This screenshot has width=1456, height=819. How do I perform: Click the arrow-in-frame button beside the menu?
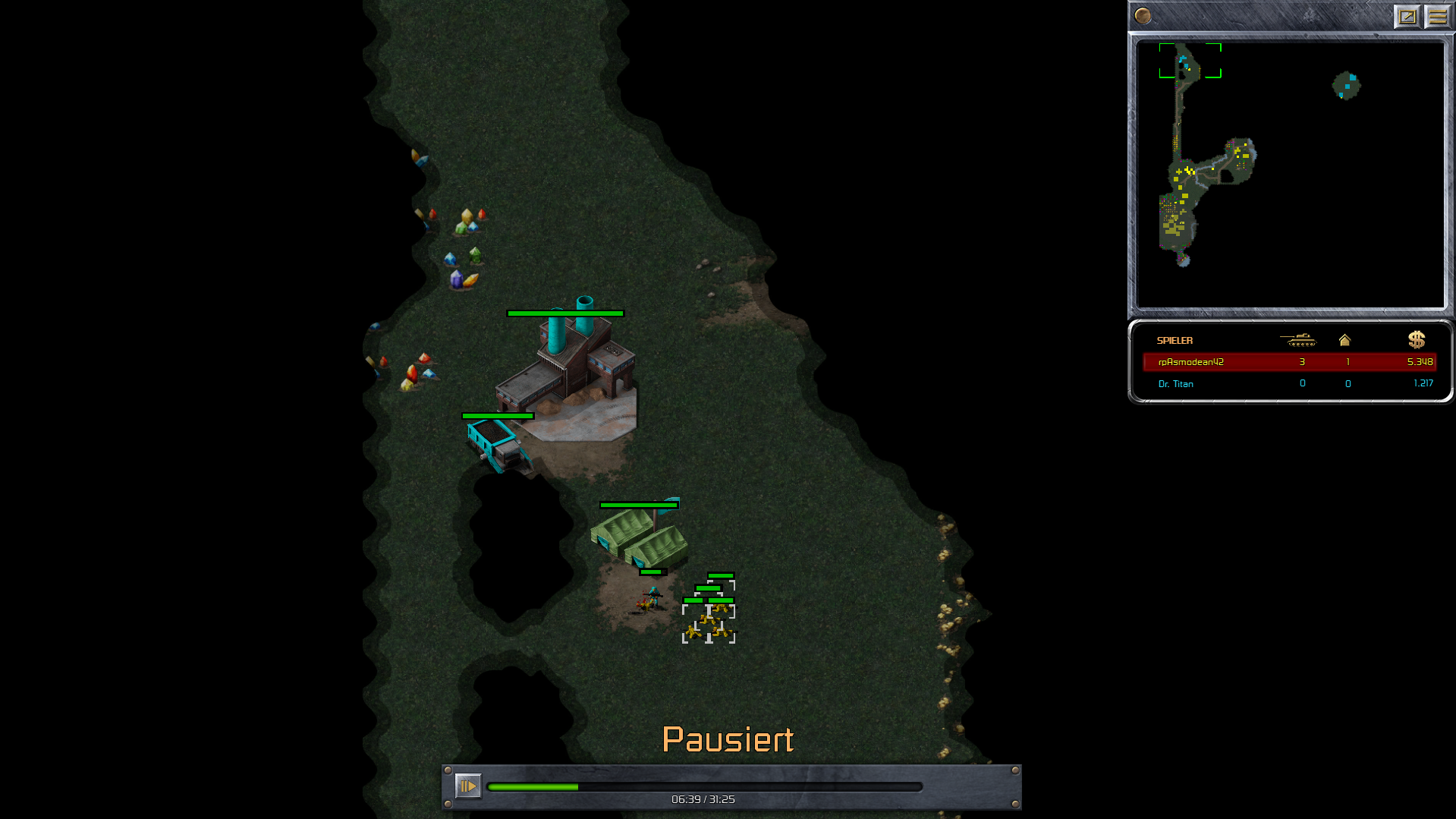click(1407, 16)
